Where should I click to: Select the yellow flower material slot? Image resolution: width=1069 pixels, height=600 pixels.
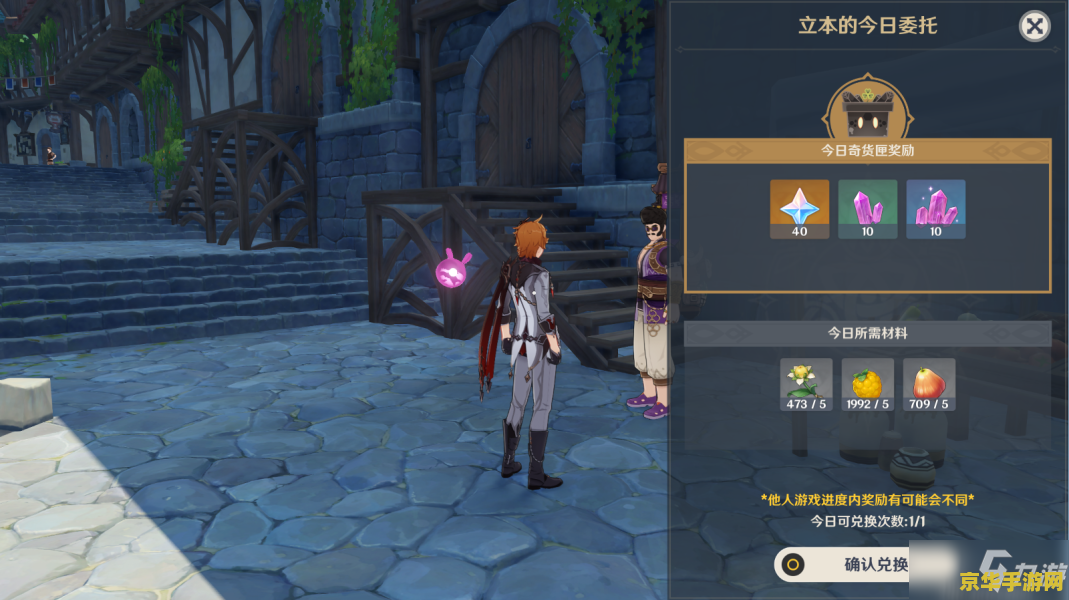[806, 385]
